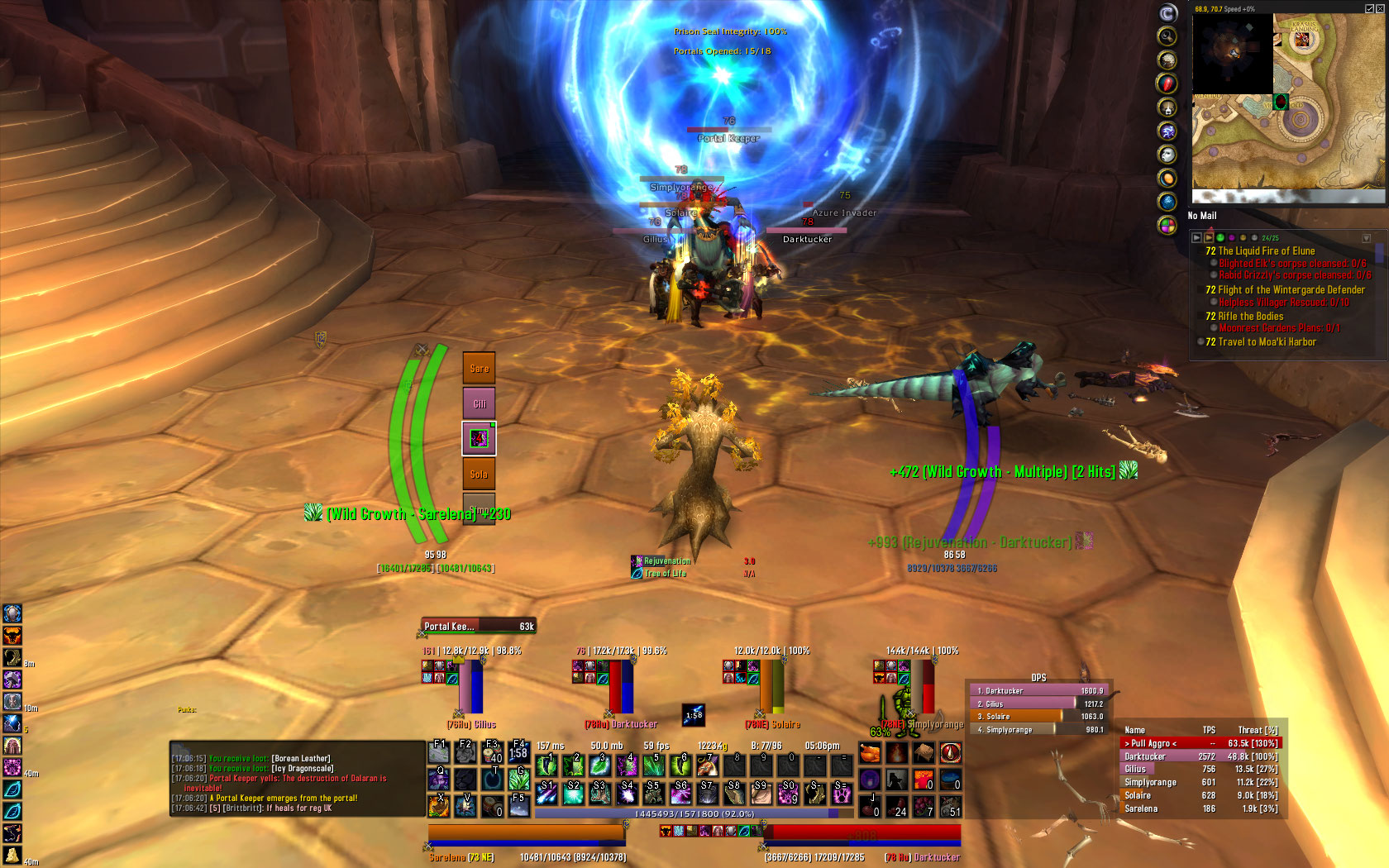1389x868 pixels.
Task: Toggle the checkmark button on the minimap header
Action: (1369, 8)
